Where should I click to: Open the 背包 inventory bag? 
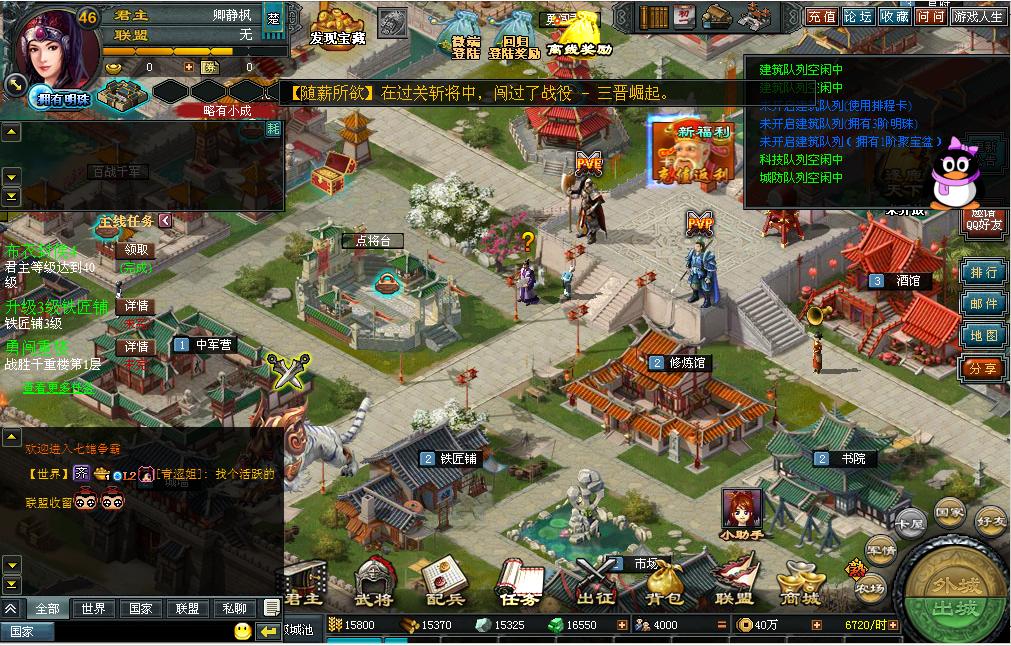(x=663, y=585)
